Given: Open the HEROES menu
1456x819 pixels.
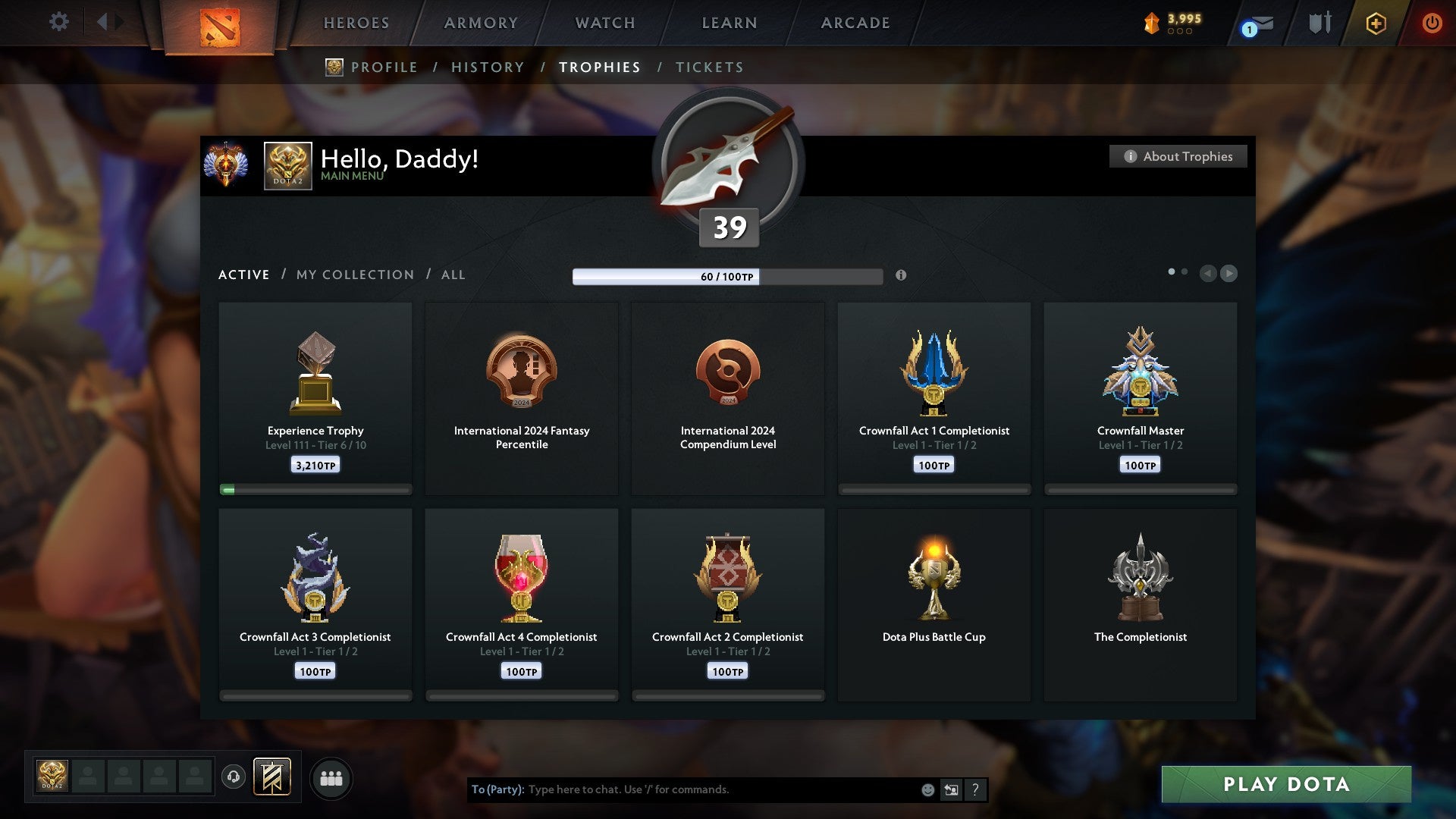Looking at the screenshot, I should (356, 23).
